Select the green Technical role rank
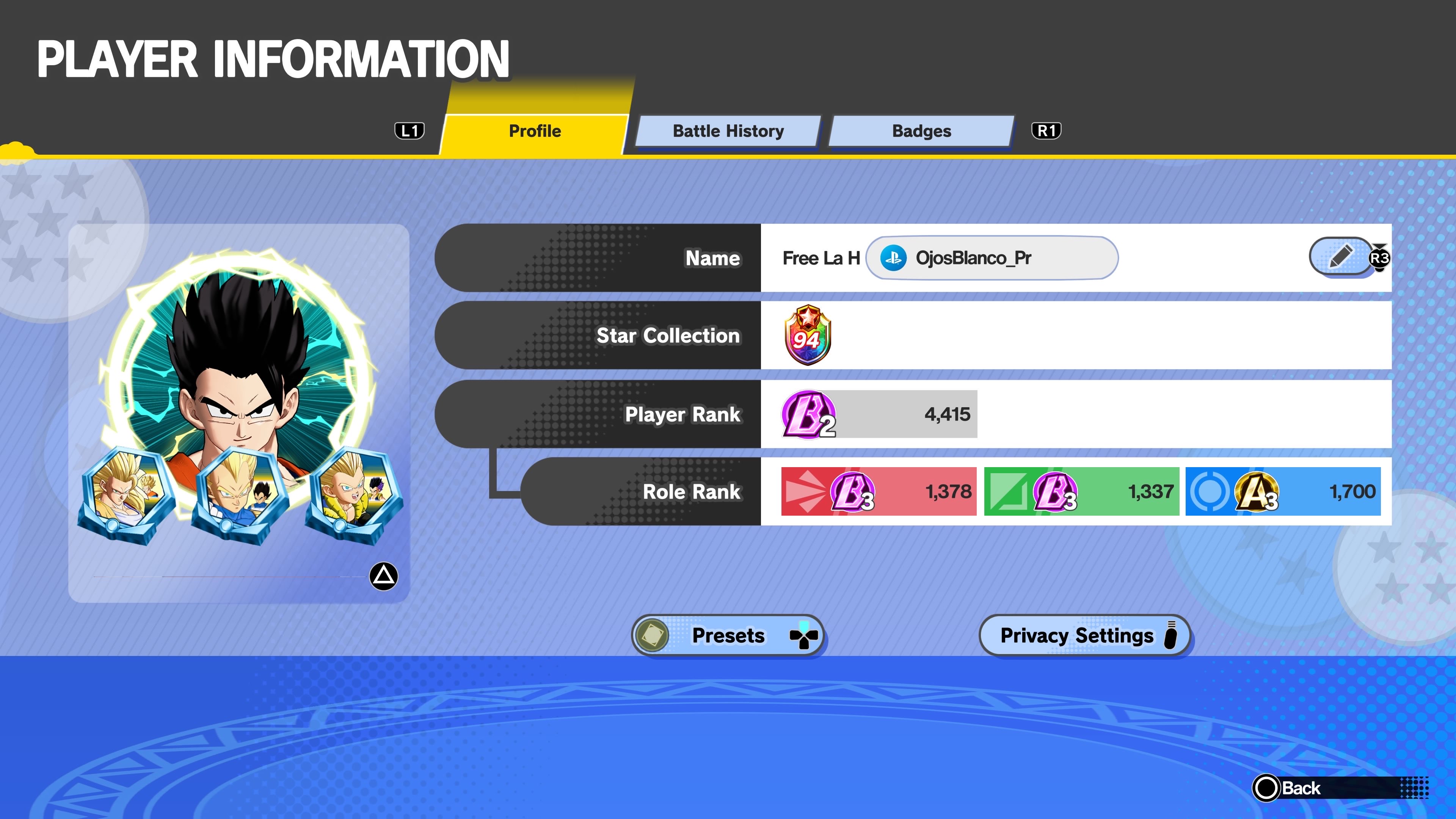Image resolution: width=1456 pixels, height=819 pixels. [1081, 491]
